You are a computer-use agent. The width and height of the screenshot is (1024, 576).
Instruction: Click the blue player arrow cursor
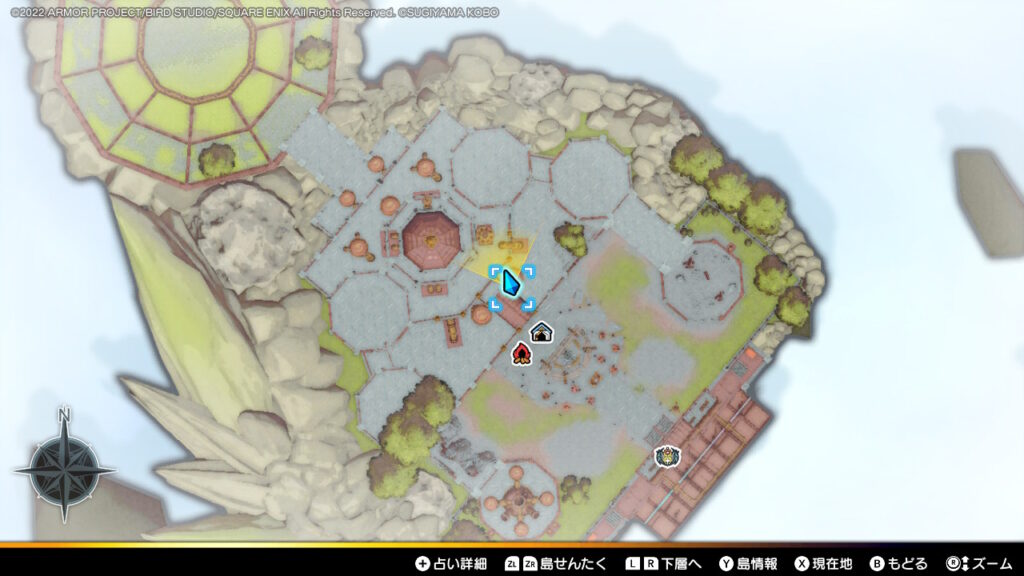(x=512, y=285)
